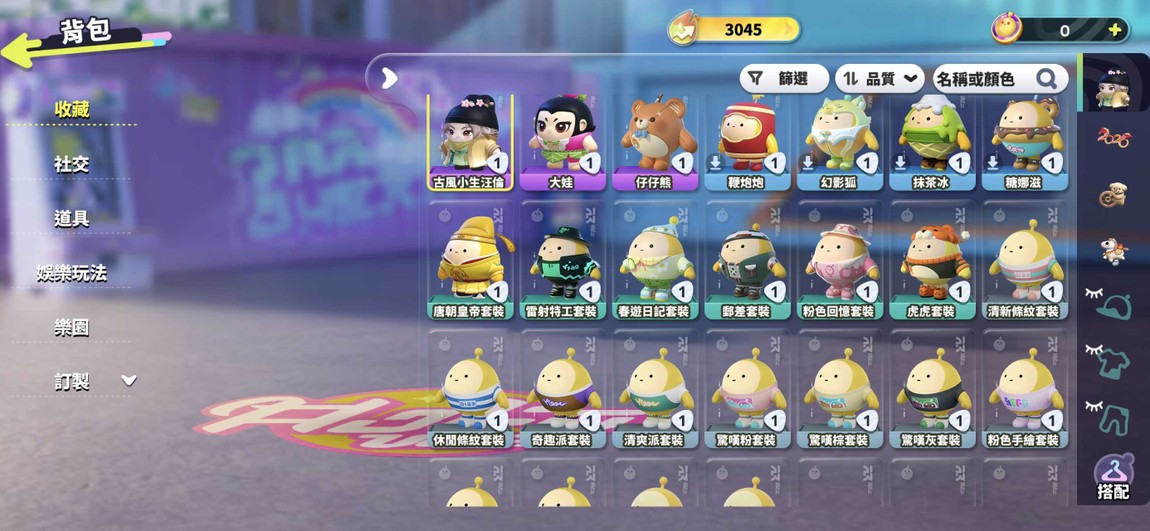Expand the 訂製 dropdown section
Screen dimensions: 1150x531
(x=128, y=381)
